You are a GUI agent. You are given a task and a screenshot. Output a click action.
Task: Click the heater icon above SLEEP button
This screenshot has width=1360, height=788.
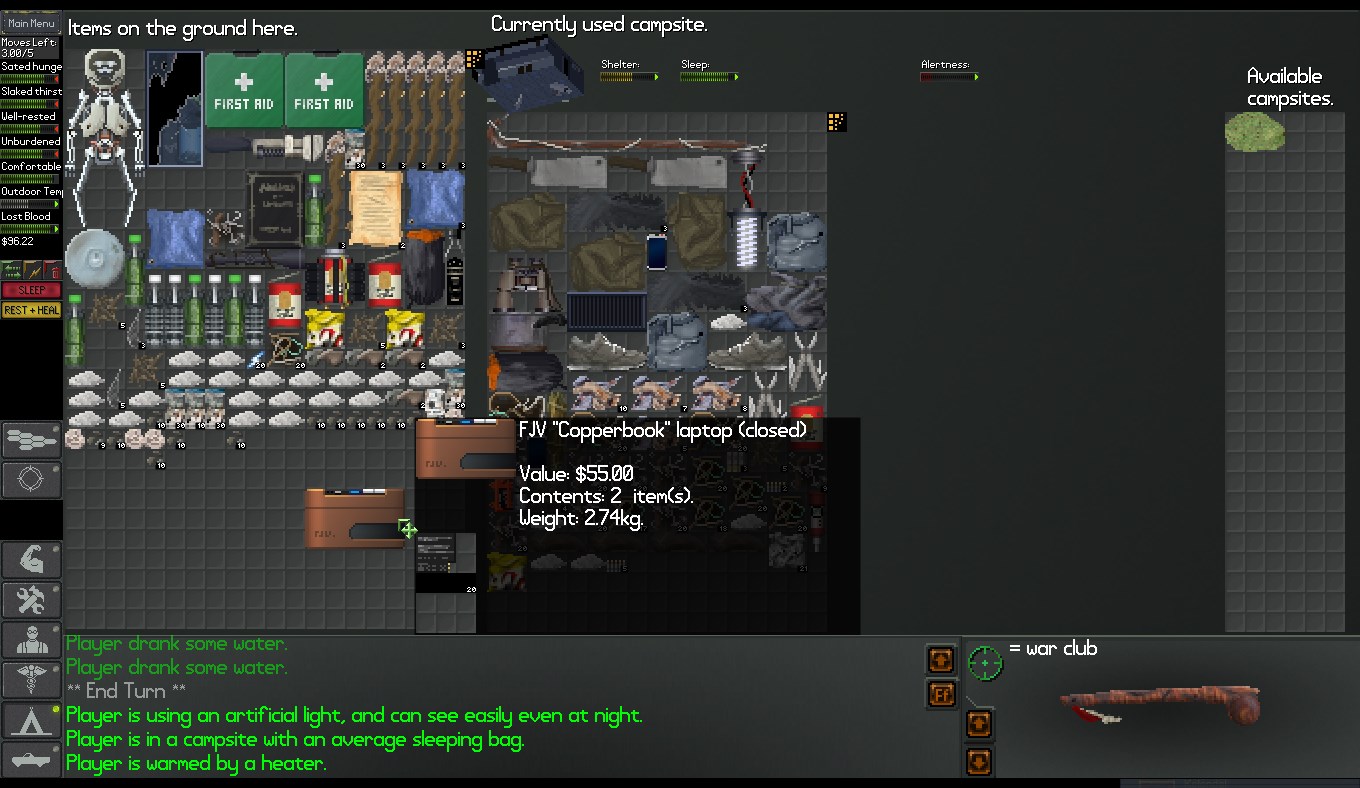(11, 269)
